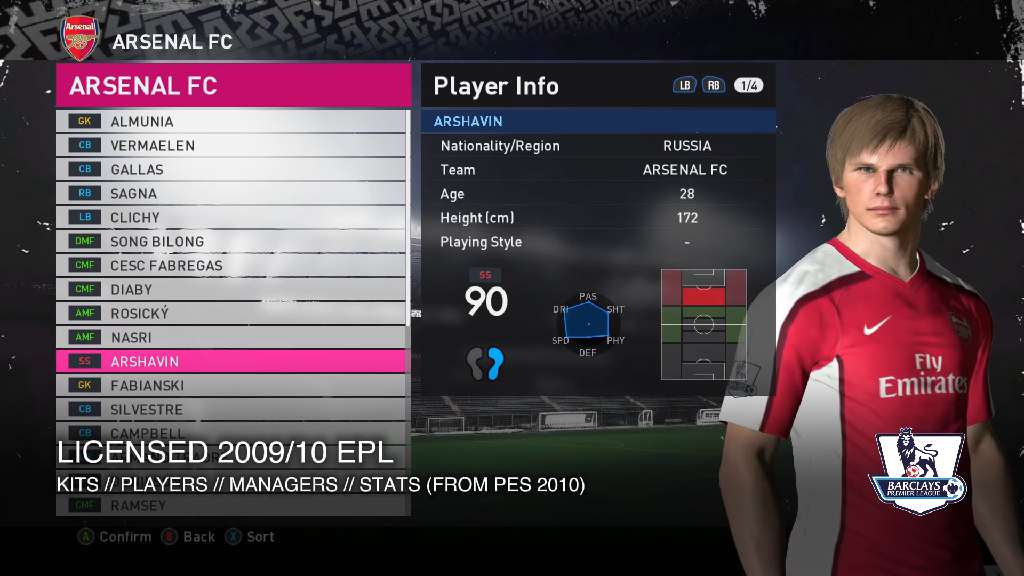Select CLICHY in the squad list
Viewport: 1024px width, 576px height.
pyautogui.click(x=232, y=217)
